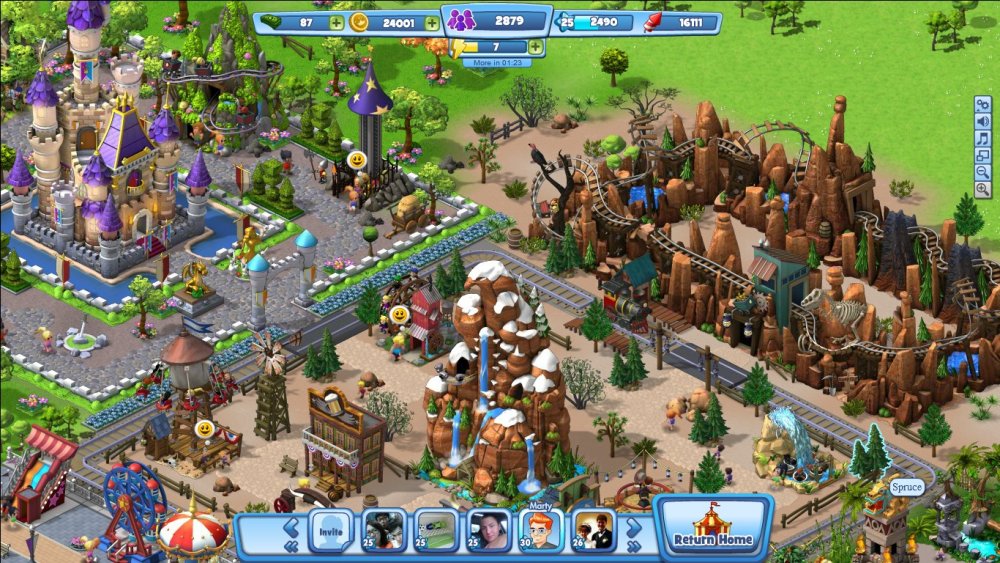
Task: Toggle the music note button
Action: tap(983, 139)
